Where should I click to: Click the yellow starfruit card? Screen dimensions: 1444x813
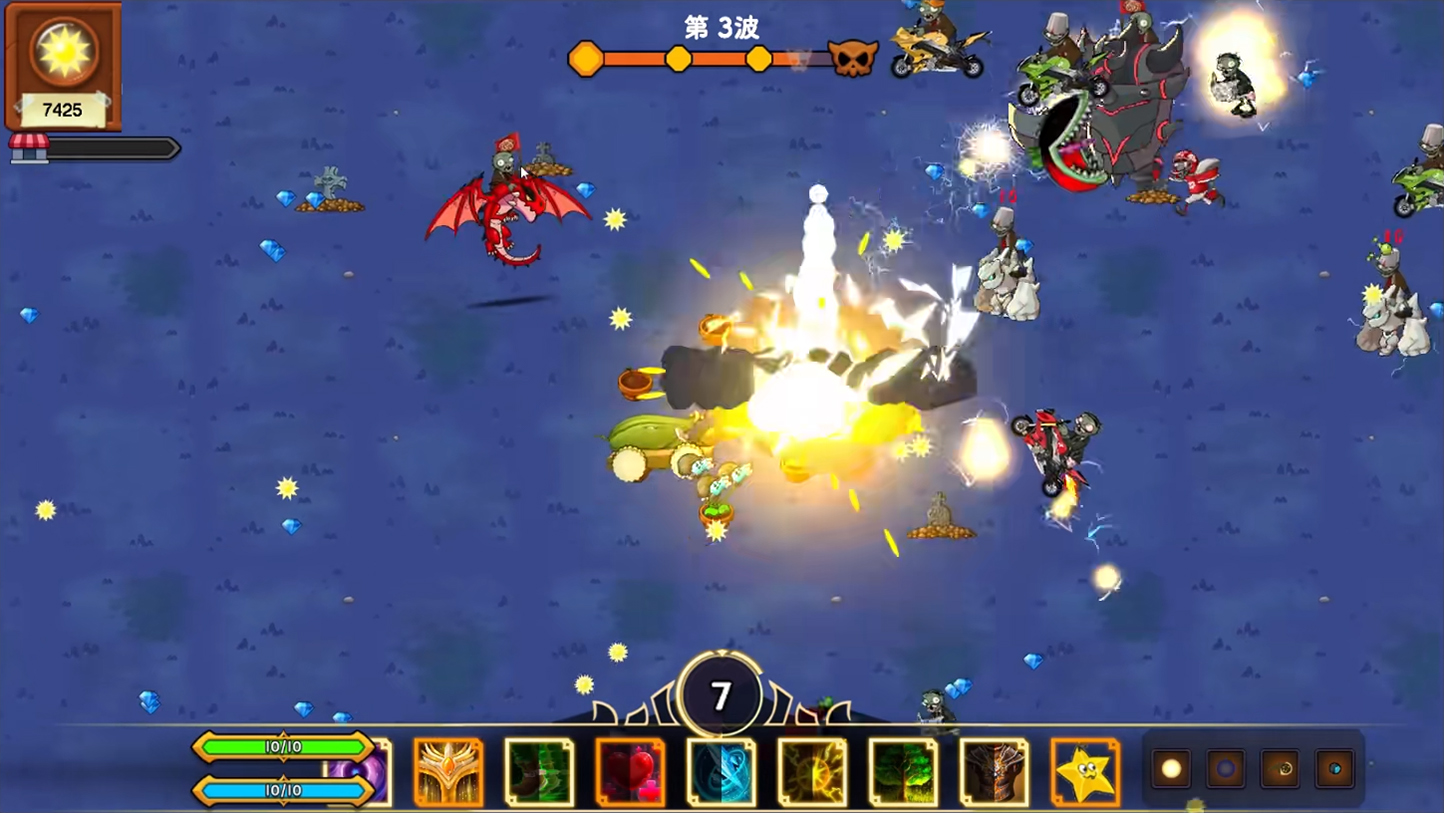1085,771
